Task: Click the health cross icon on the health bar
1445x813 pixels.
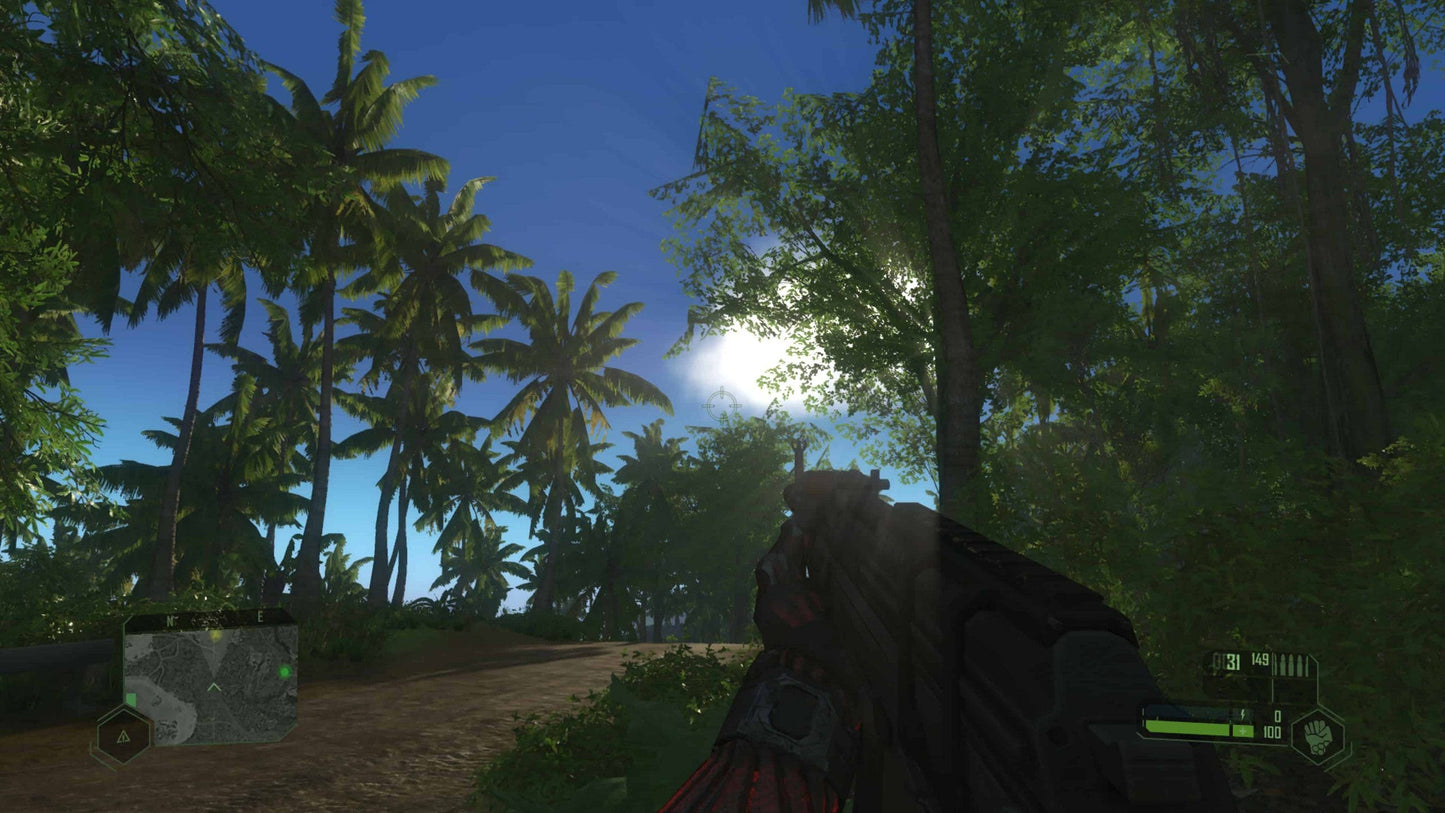Action: click(x=1243, y=730)
